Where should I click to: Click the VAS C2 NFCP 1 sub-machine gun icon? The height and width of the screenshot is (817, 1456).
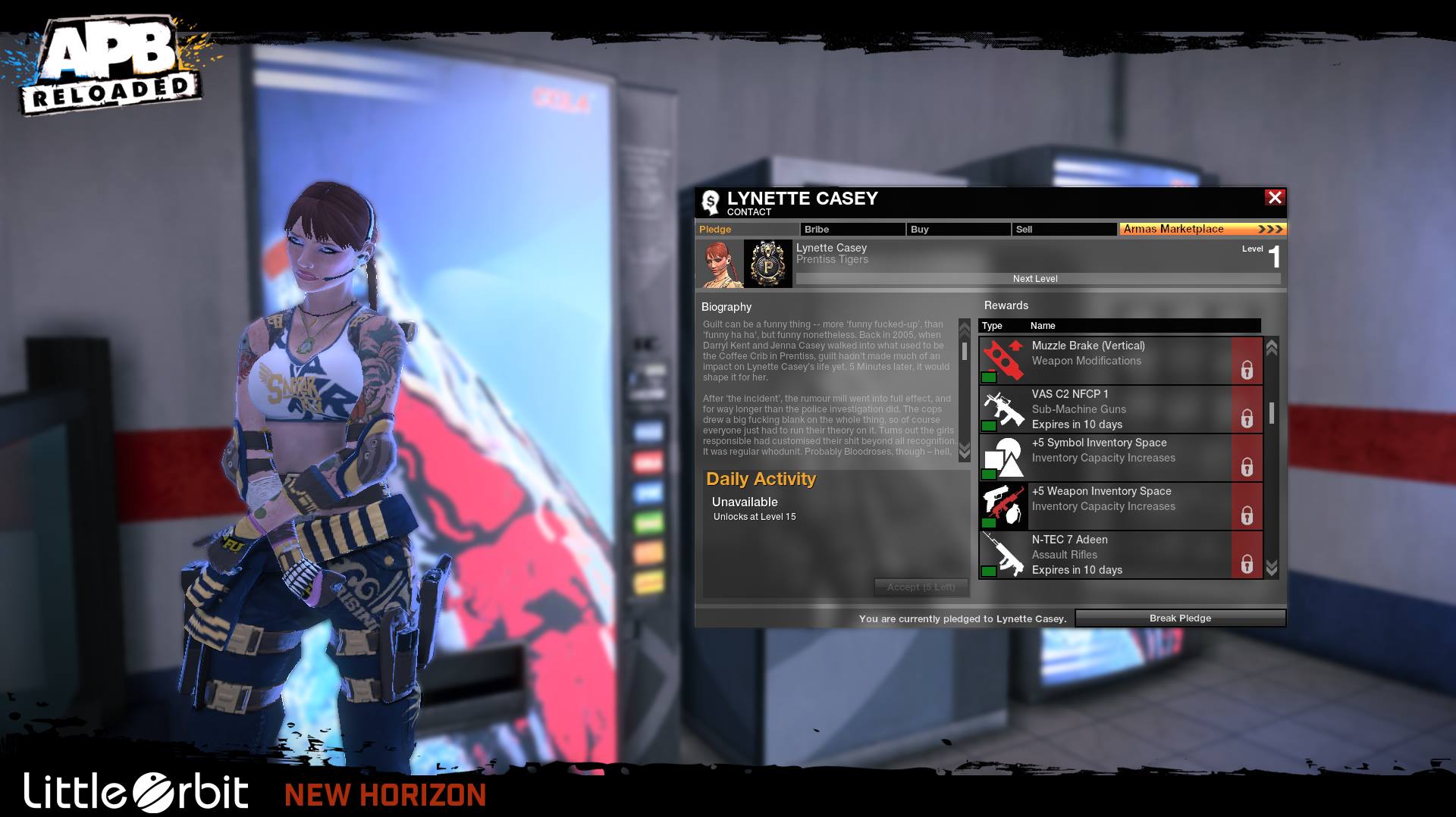(1003, 409)
